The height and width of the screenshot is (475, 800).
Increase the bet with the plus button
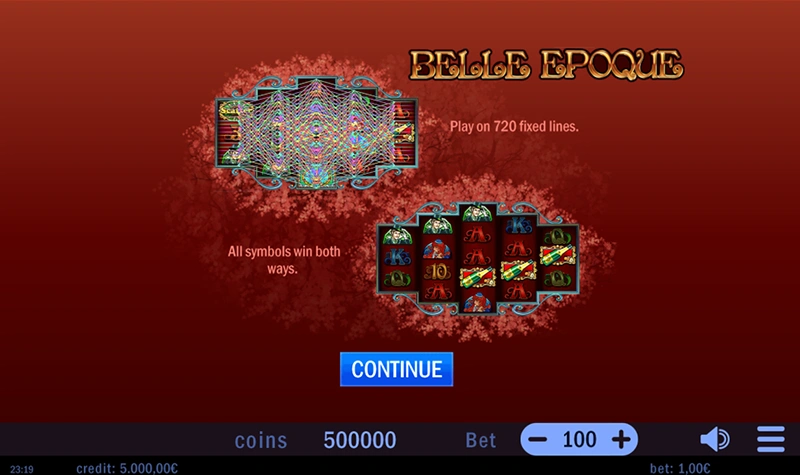pos(621,439)
